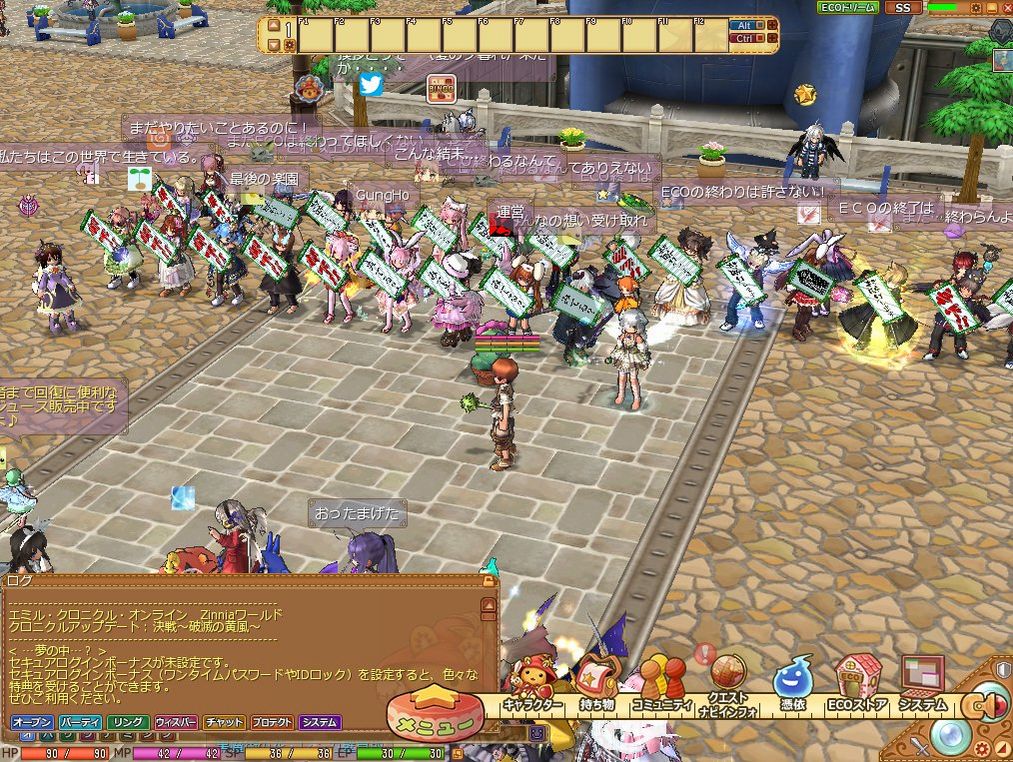
Task: Show the システム log tab
Action: [320, 722]
